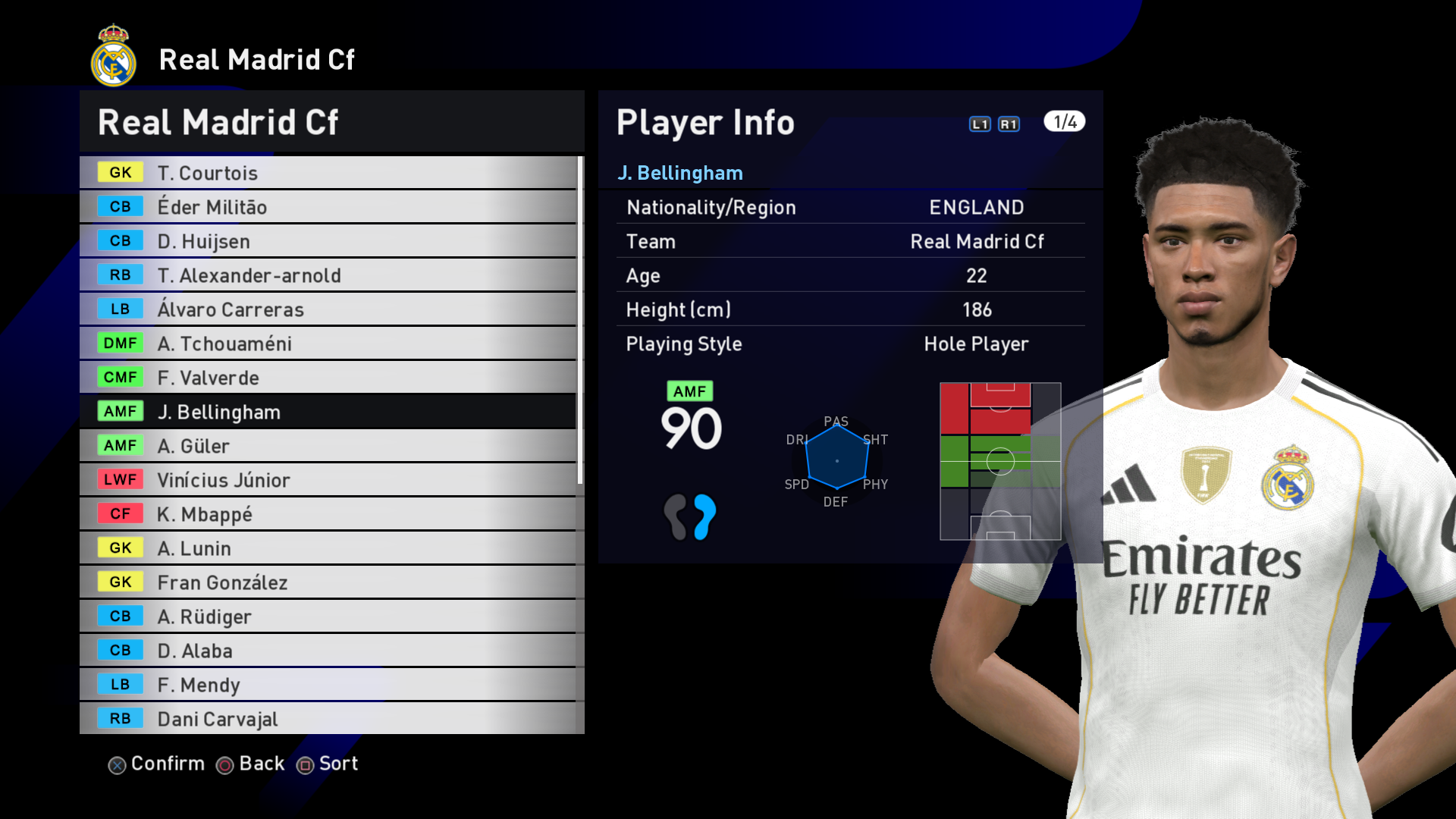Pick D. Alaba in the roster
Screen dimensions: 1456x819
coord(328,651)
